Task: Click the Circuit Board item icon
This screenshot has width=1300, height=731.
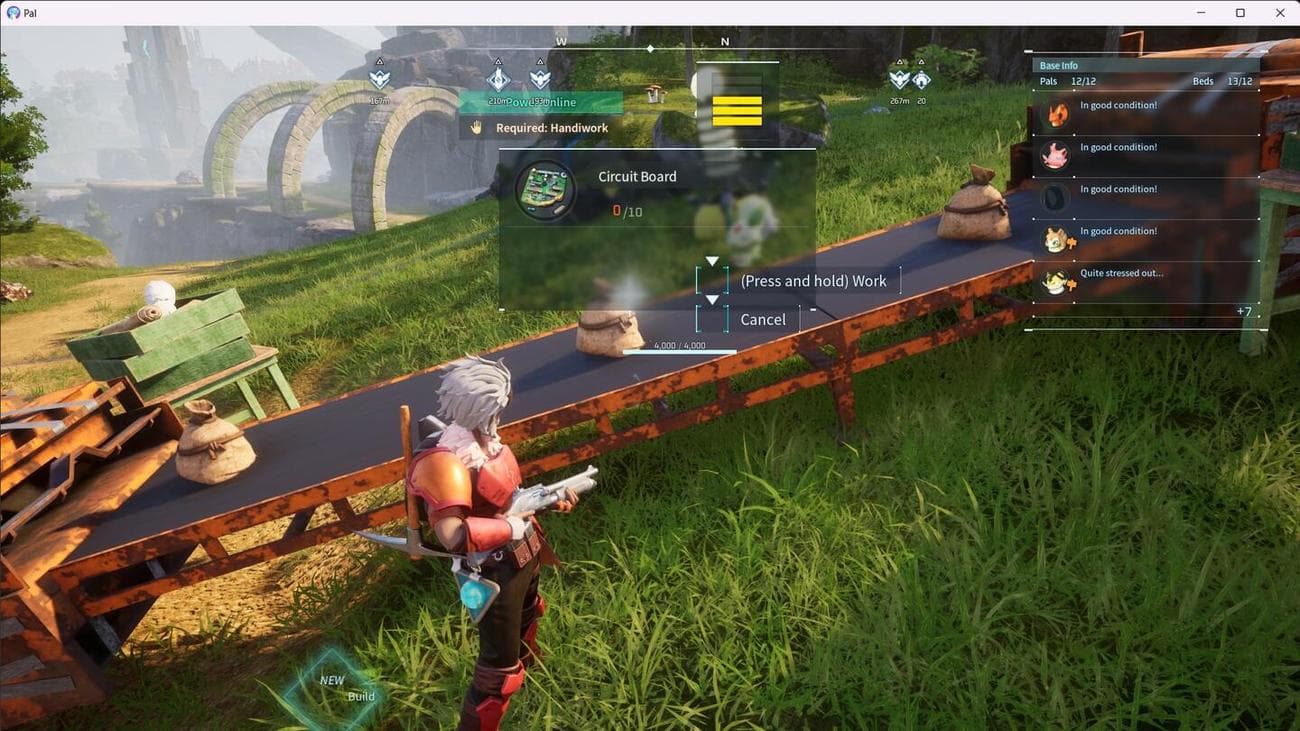Action: pos(545,190)
